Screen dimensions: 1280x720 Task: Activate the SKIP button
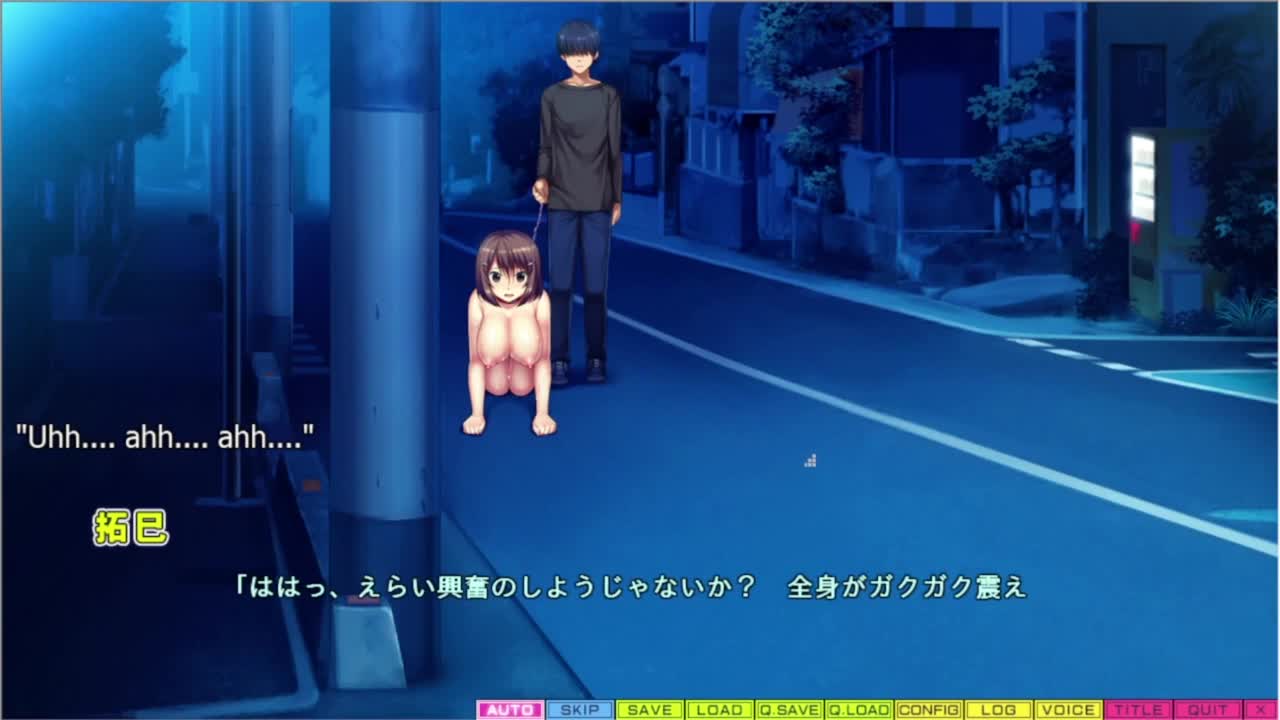click(580, 710)
